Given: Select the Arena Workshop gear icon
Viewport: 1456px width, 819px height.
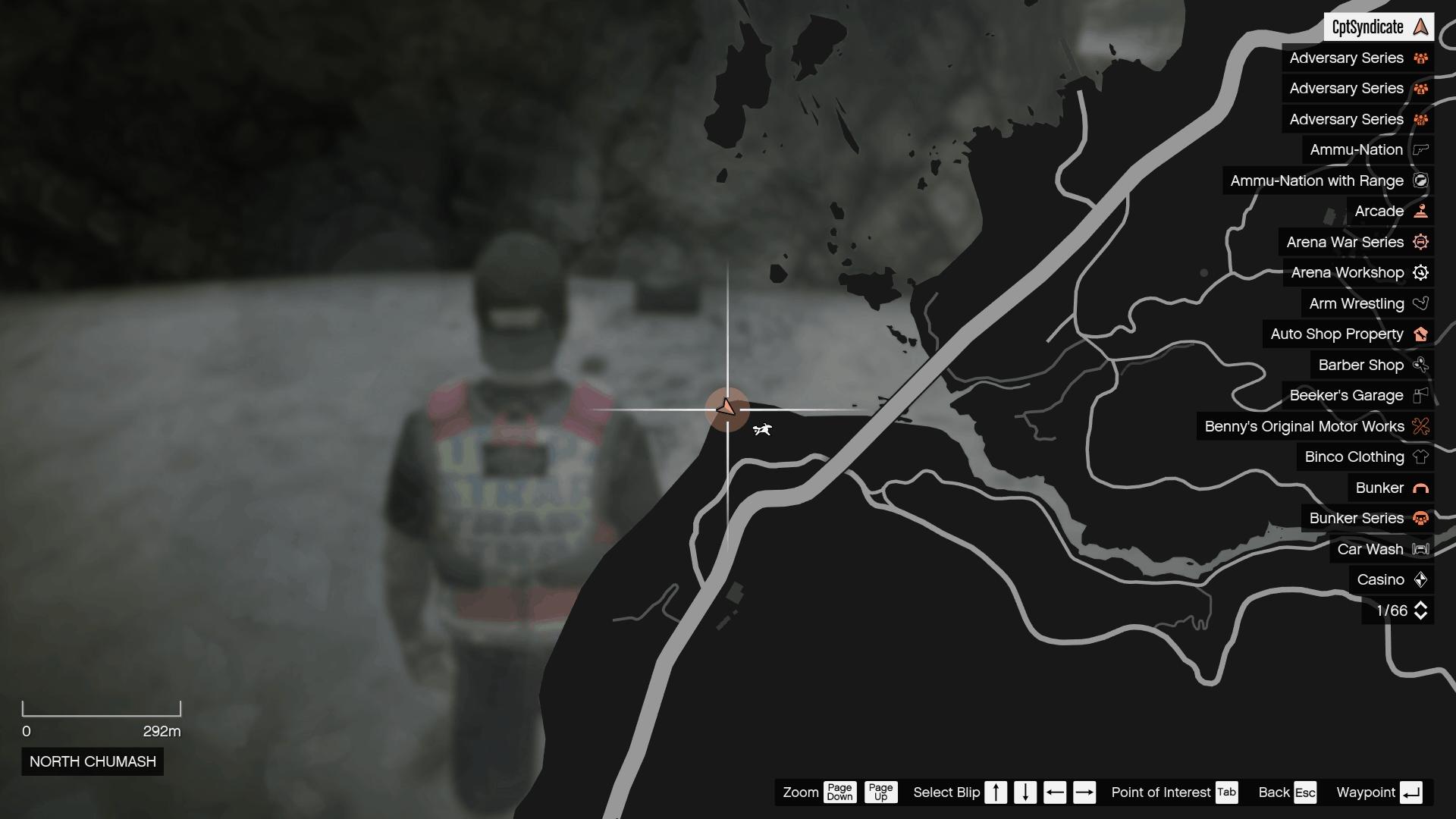Looking at the screenshot, I should [1420, 272].
